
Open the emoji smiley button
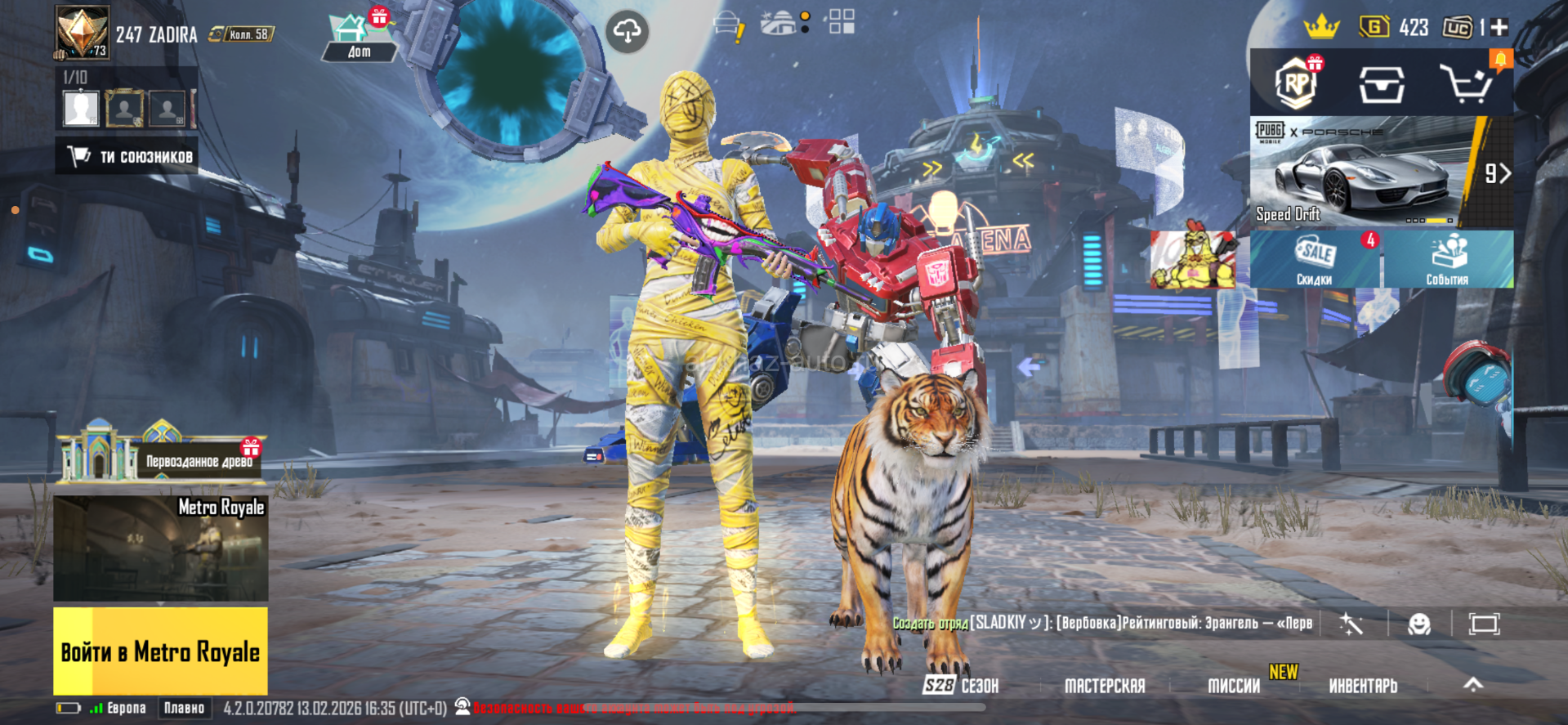(x=1419, y=624)
